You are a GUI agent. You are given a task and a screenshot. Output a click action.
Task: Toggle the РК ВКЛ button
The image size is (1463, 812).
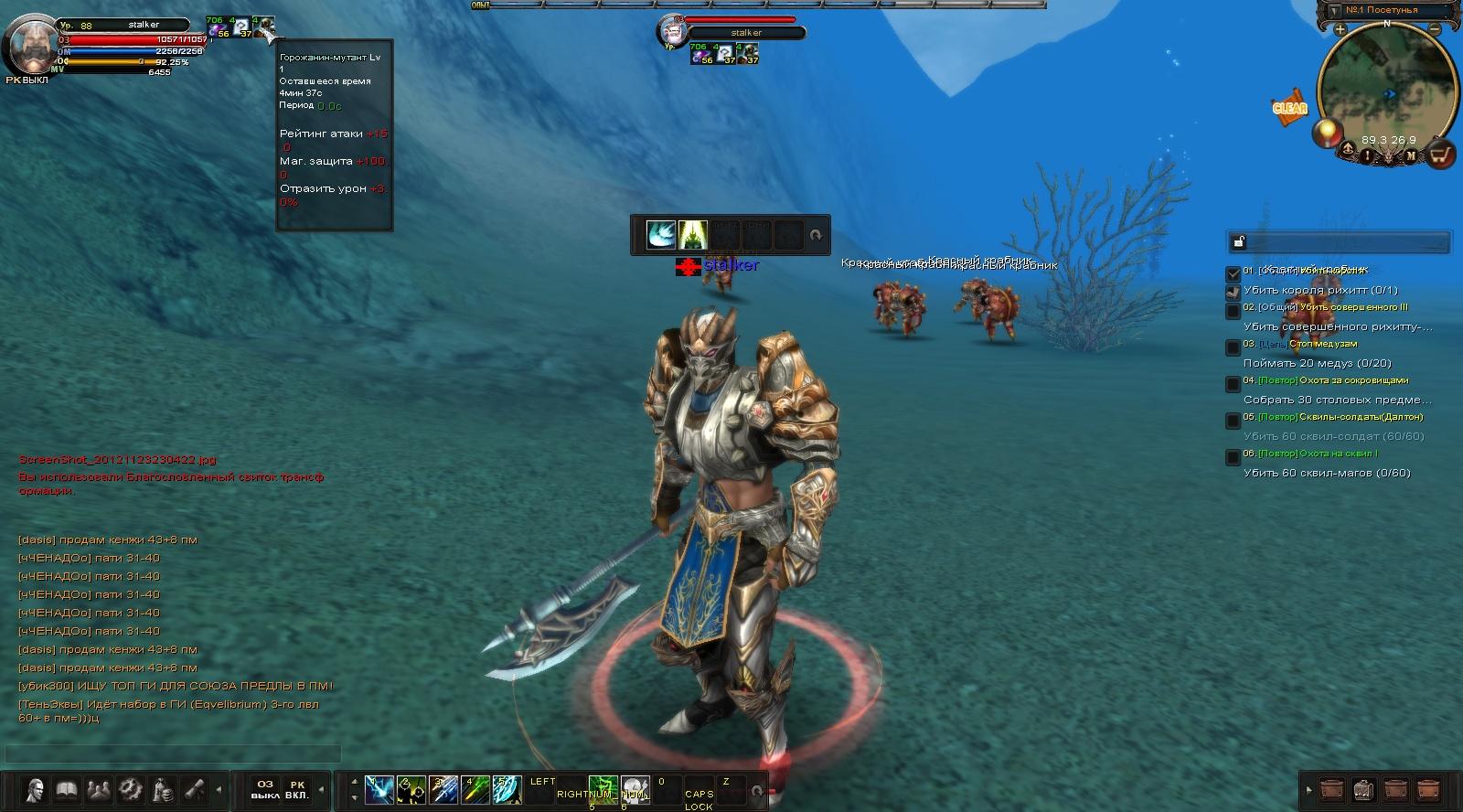(x=296, y=789)
